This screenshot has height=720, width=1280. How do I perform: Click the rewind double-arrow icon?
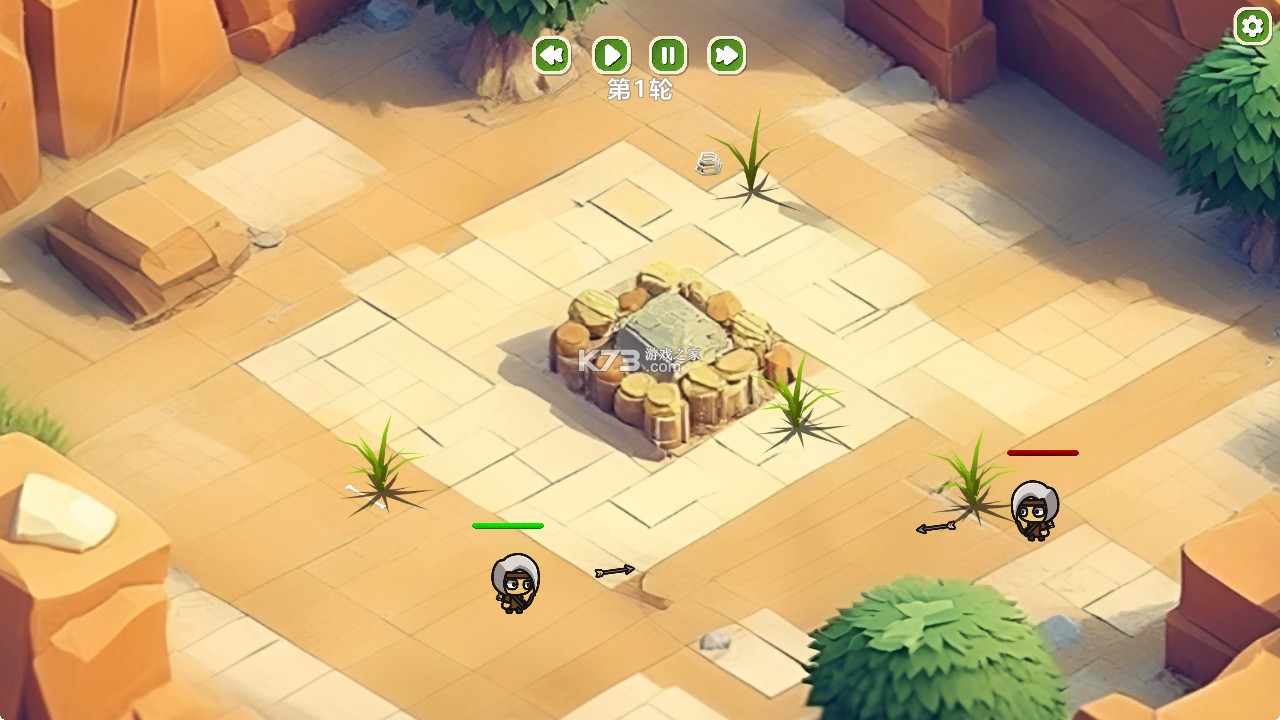[550, 57]
